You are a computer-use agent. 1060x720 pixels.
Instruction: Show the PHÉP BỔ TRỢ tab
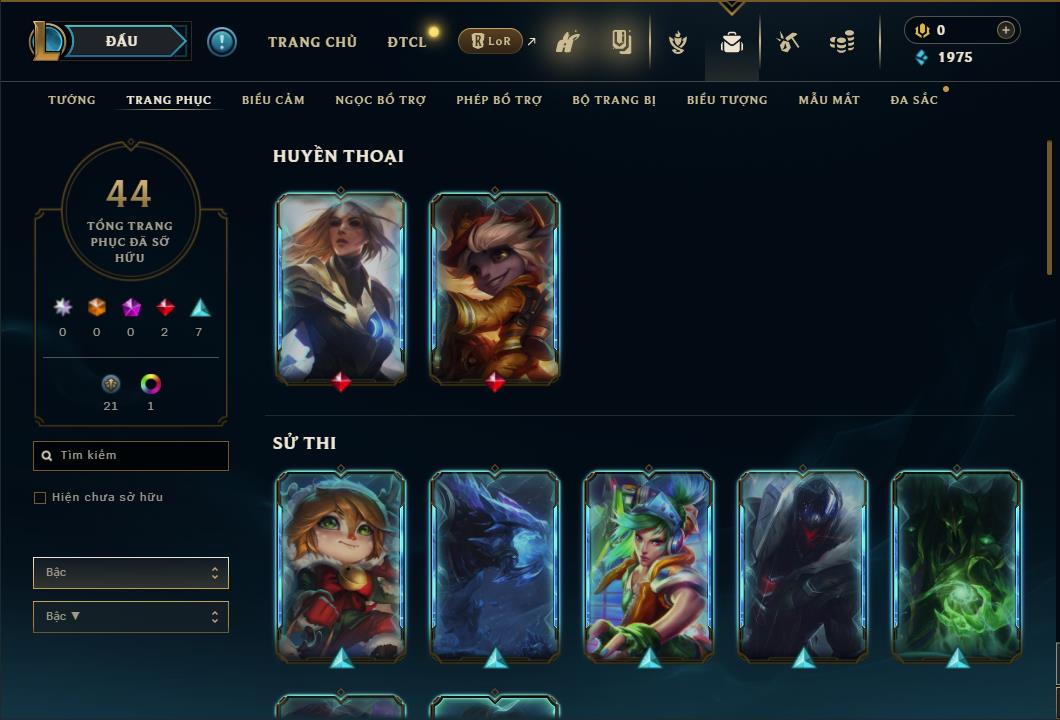tap(499, 100)
